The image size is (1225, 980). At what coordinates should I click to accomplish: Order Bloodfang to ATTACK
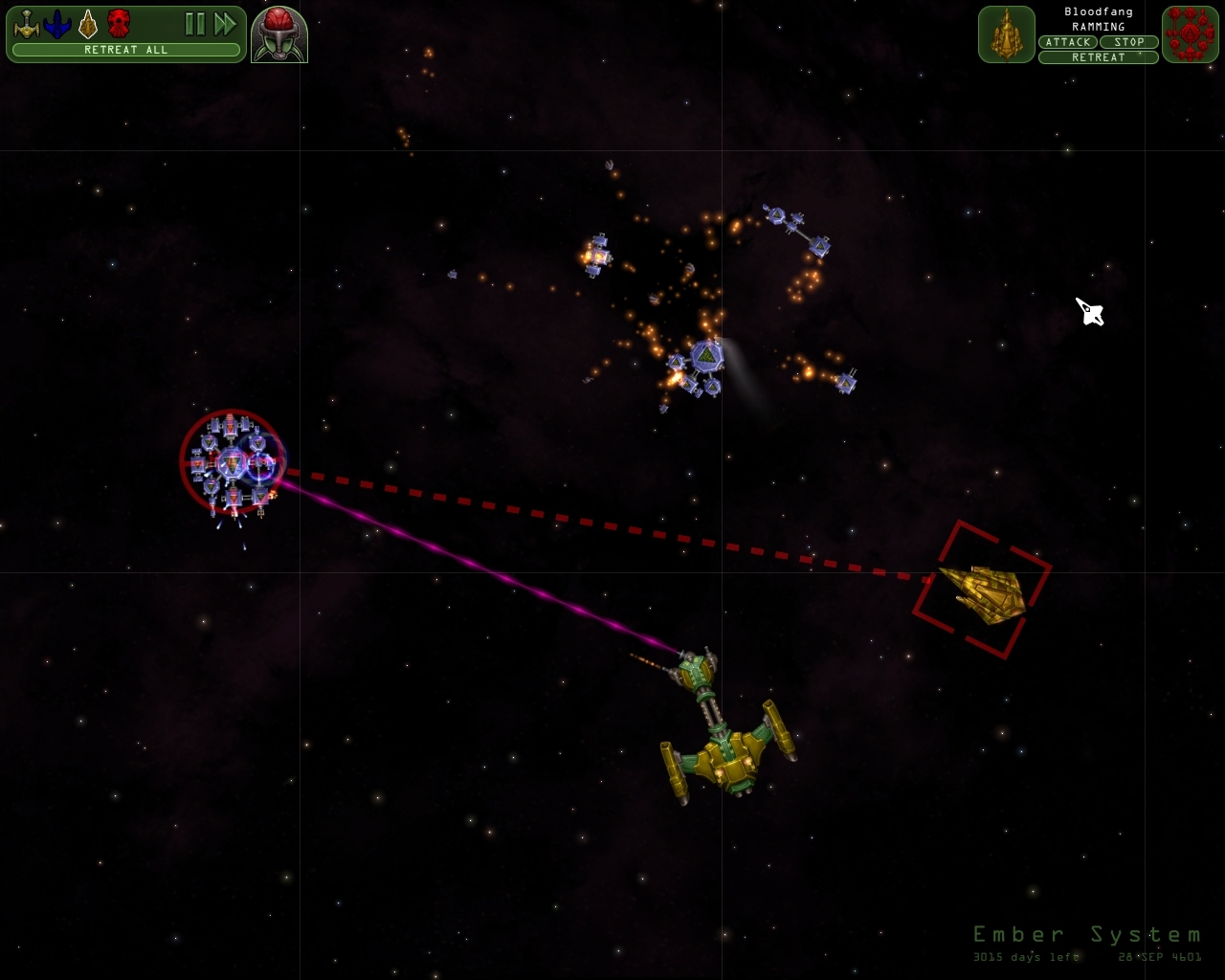1069,42
